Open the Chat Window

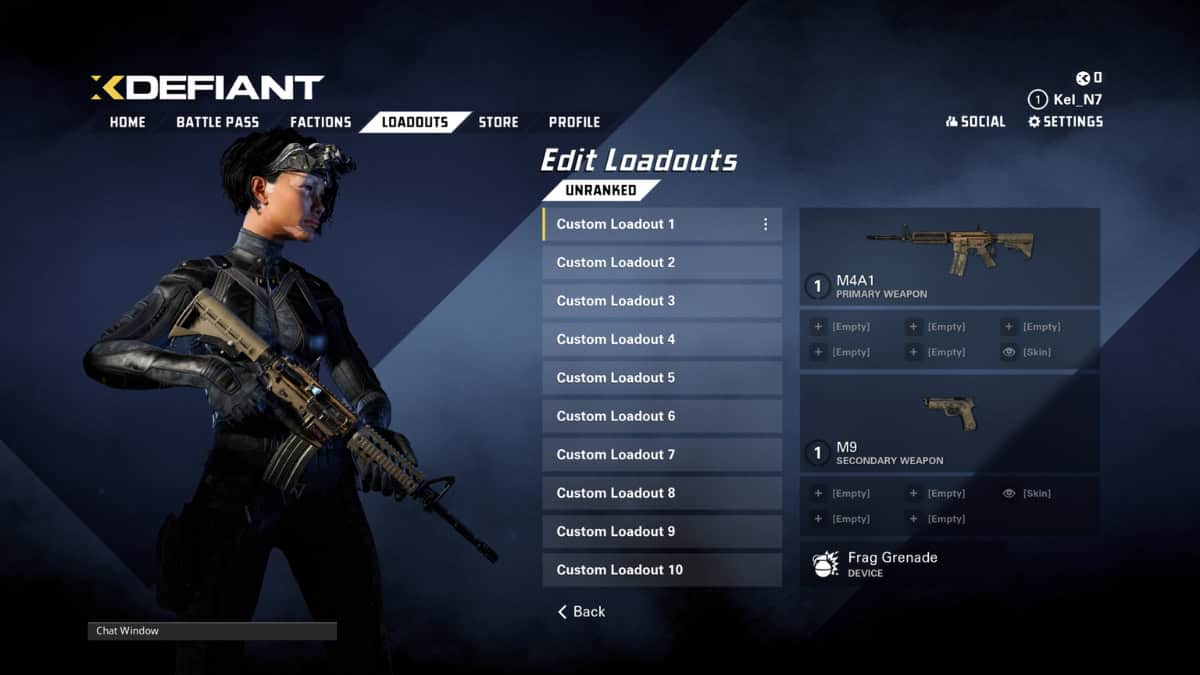point(212,631)
